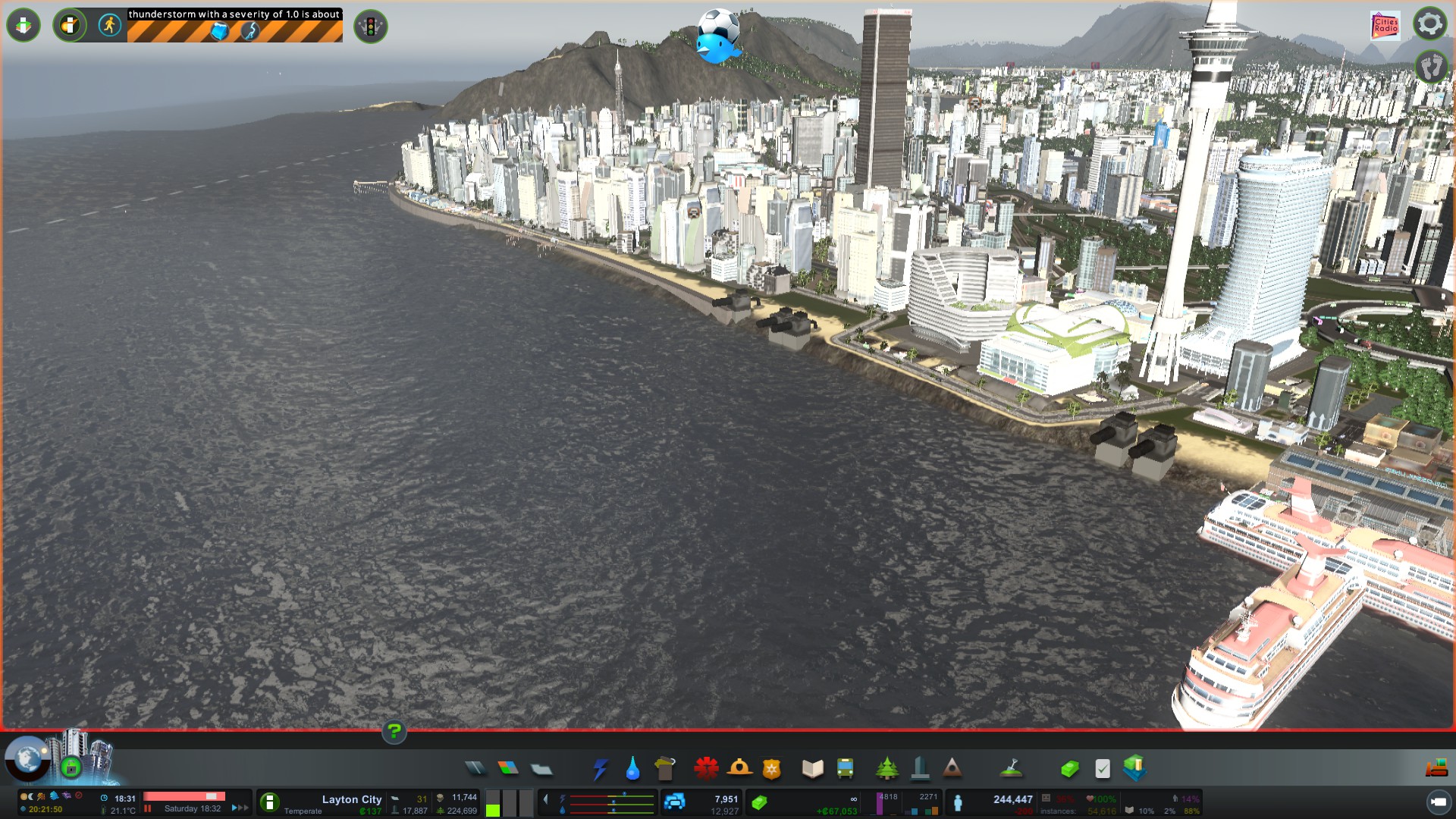The image size is (1456, 819).
Task: Open the Districts tool
Action: [x=541, y=769]
